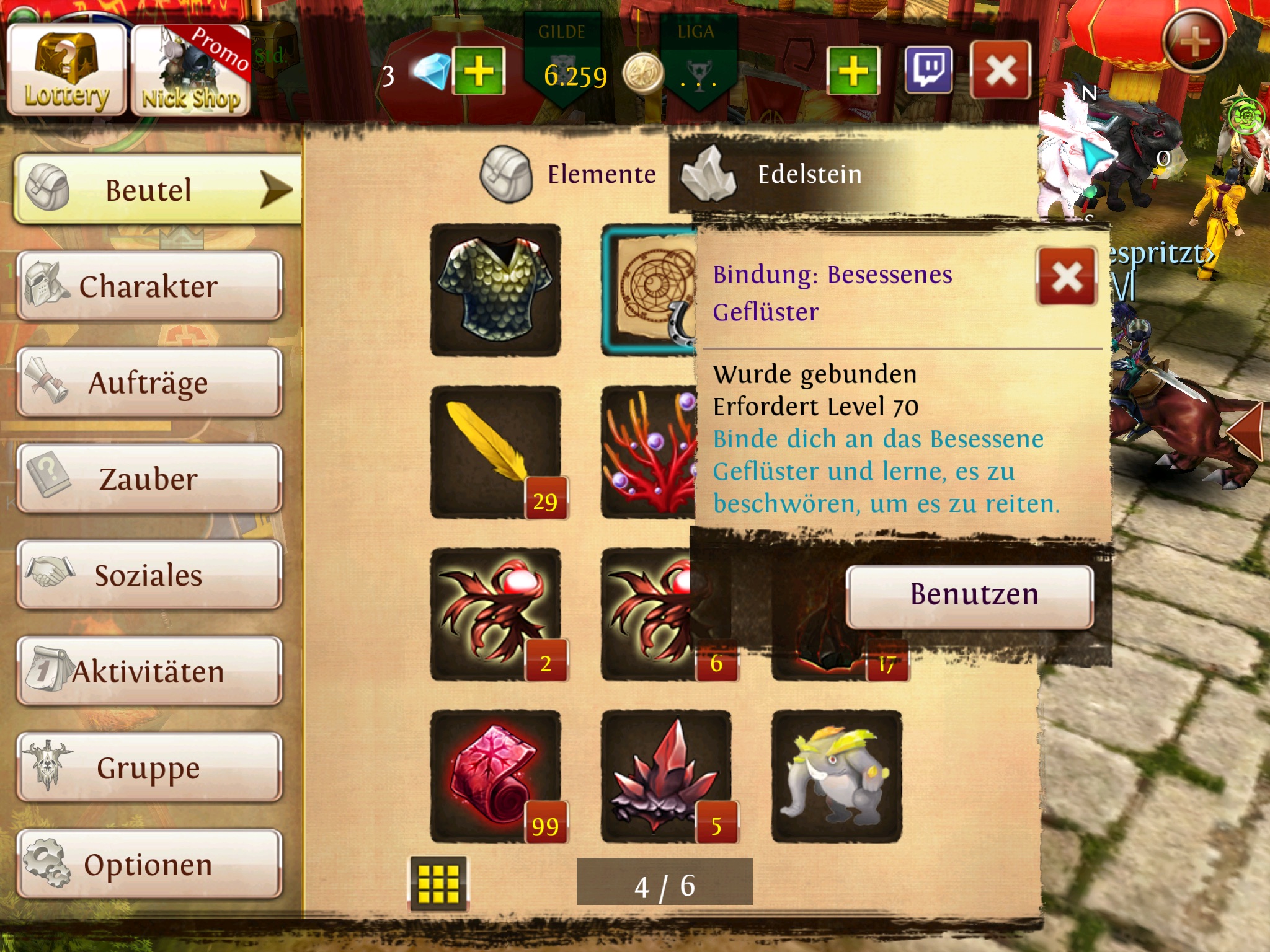Open the Charakter menu

click(x=149, y=286)
